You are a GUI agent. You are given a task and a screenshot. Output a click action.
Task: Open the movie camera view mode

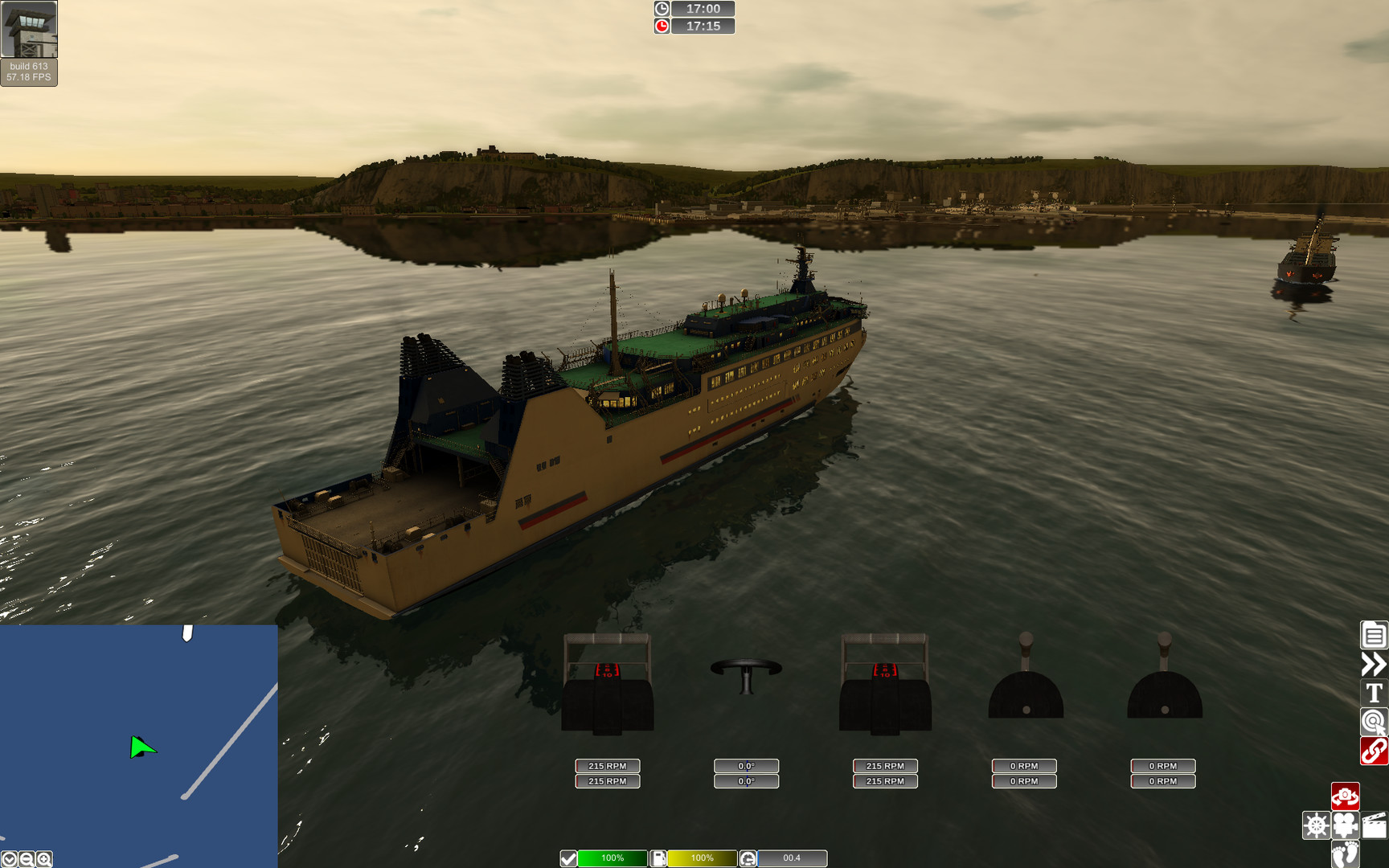(1345, 825)
